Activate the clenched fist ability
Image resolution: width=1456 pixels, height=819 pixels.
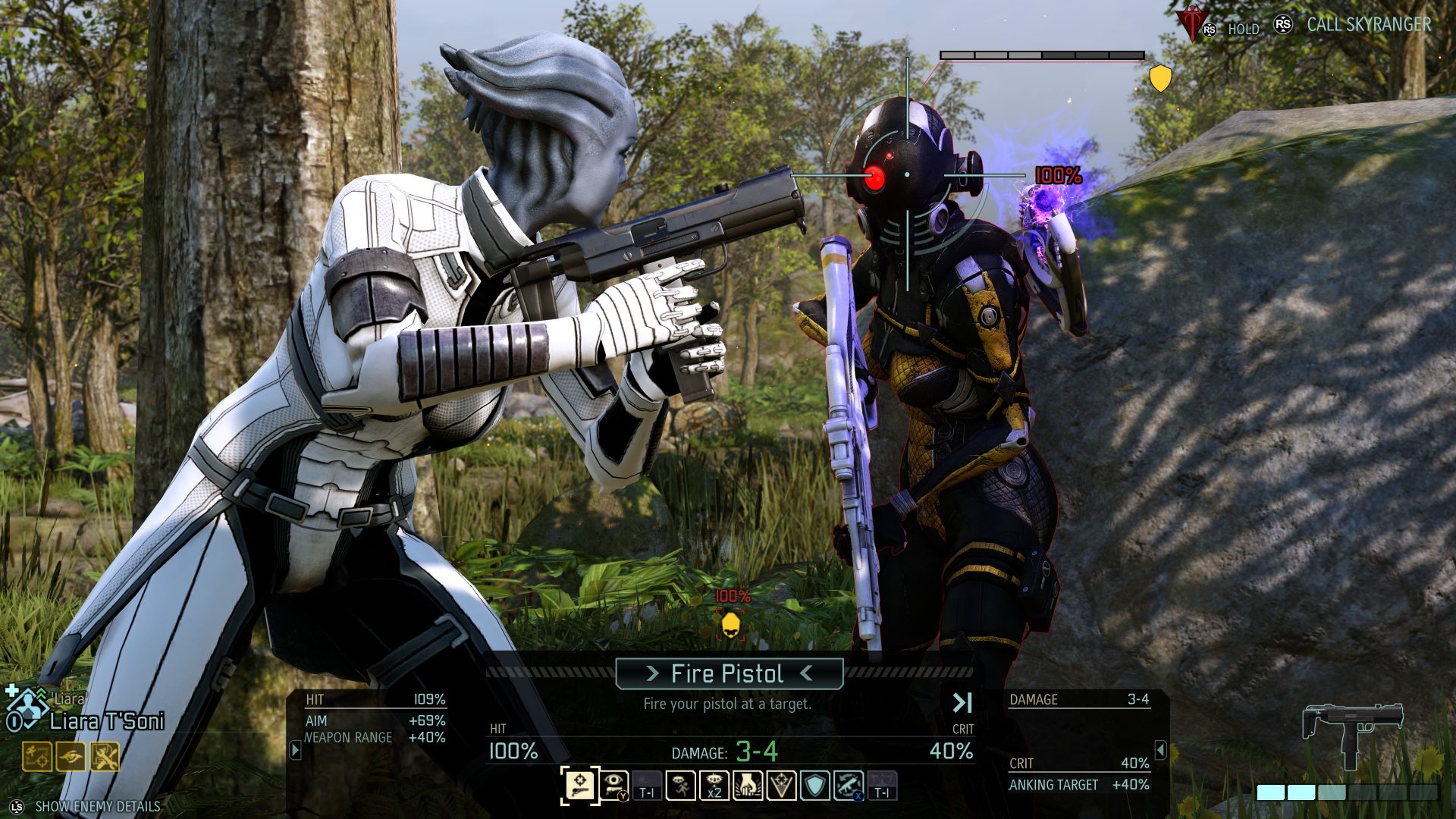pos(748,785)
